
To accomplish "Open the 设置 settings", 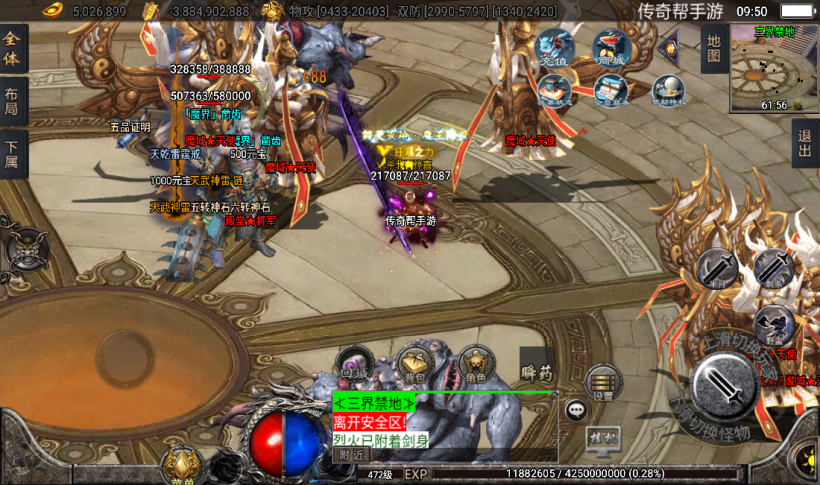I will [603, 382].
